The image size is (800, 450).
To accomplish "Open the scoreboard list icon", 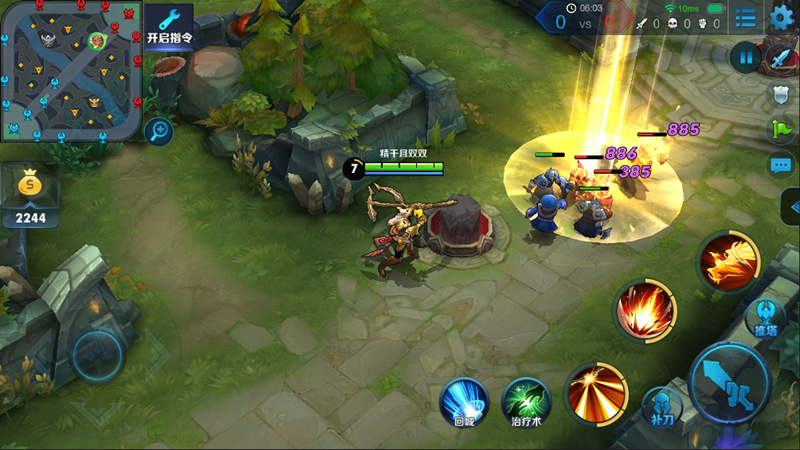I will (x=745, y=17).
